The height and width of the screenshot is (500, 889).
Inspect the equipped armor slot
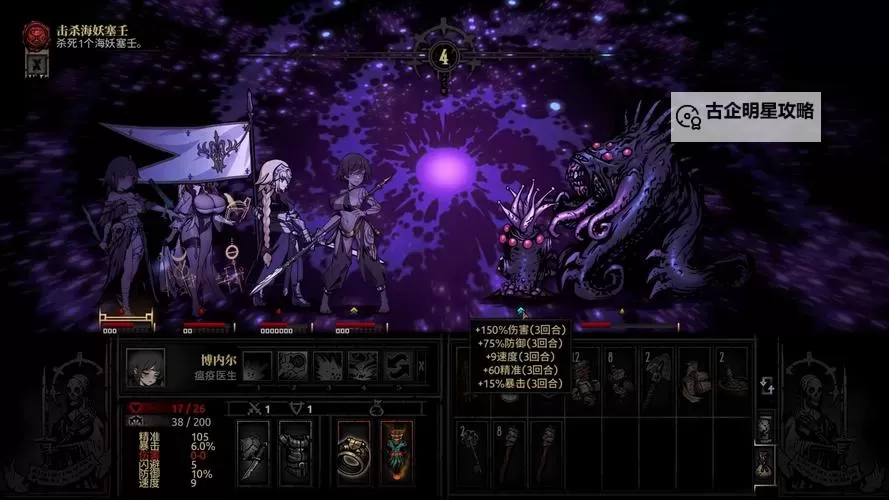tap(295, 452)
